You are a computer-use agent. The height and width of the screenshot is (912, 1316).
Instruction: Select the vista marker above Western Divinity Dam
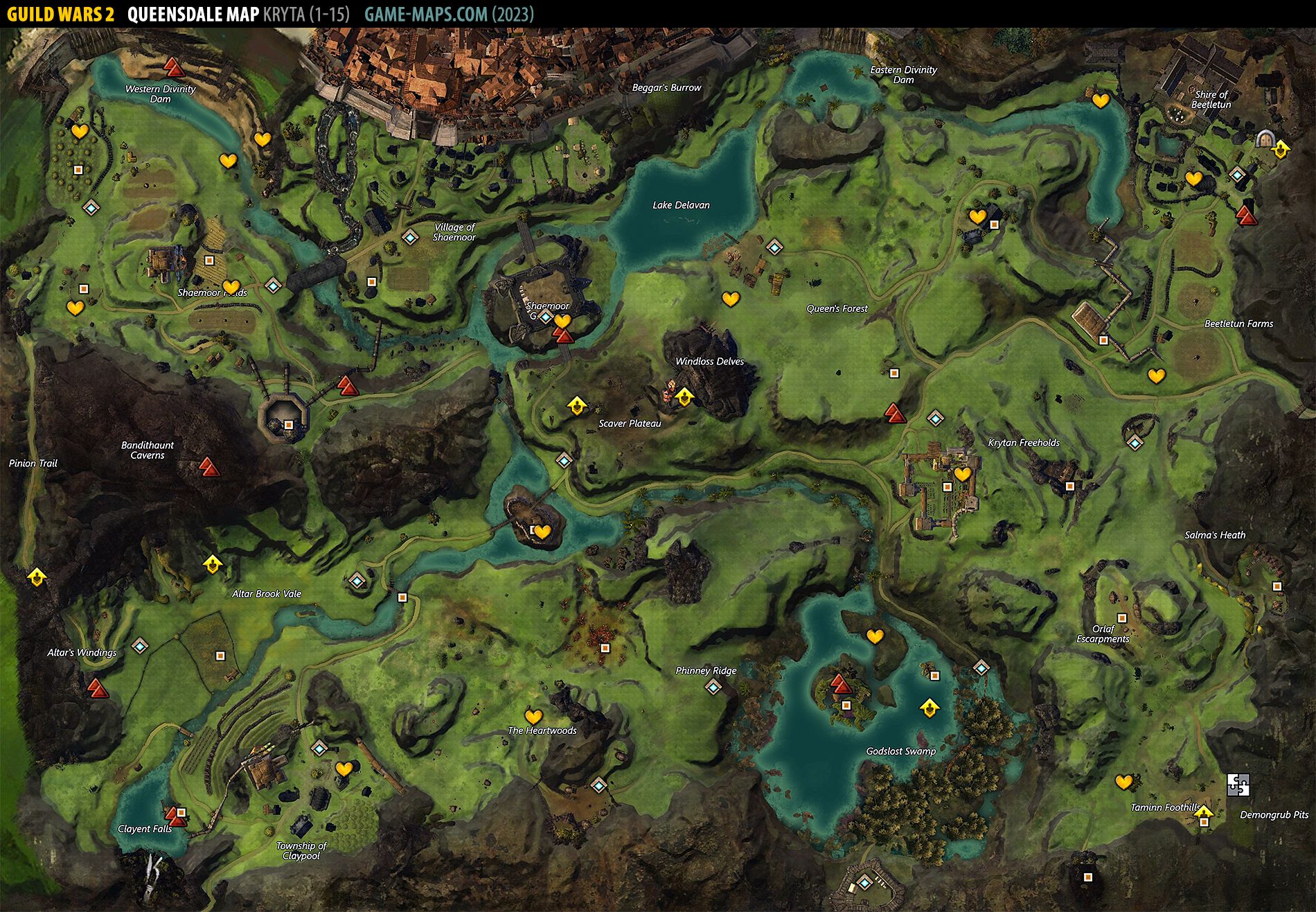click(x=172, y=67)
